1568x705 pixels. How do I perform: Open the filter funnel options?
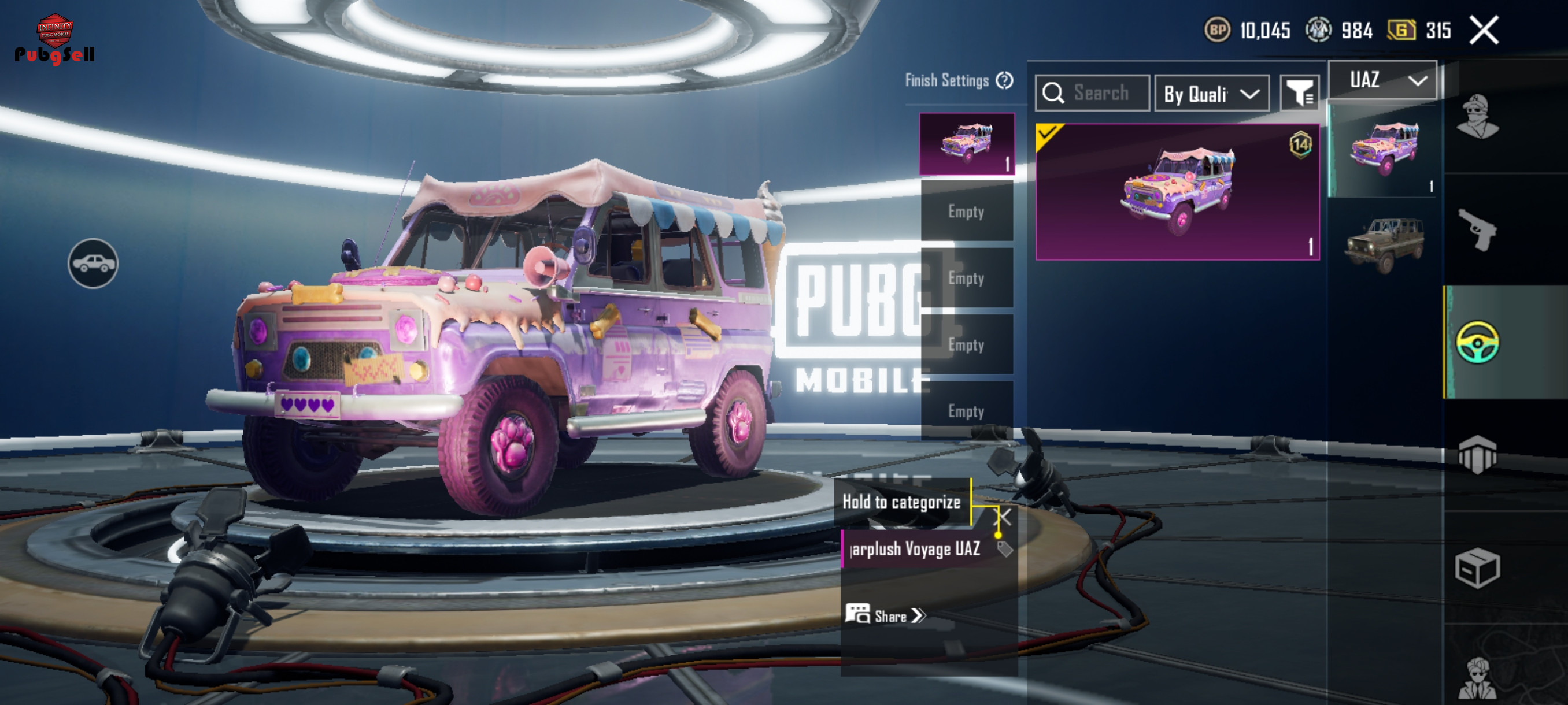pyautogui.click(x=1300, y=93)
